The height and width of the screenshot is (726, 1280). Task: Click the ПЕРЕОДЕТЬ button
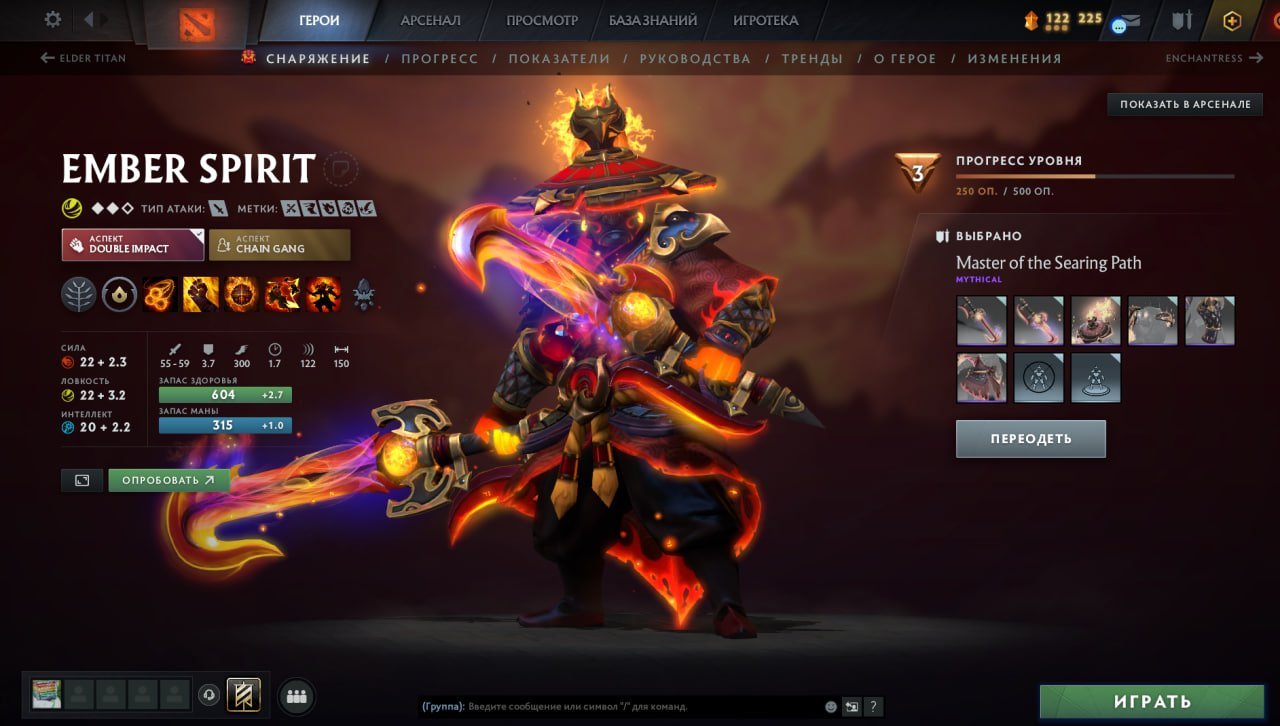1030,438
